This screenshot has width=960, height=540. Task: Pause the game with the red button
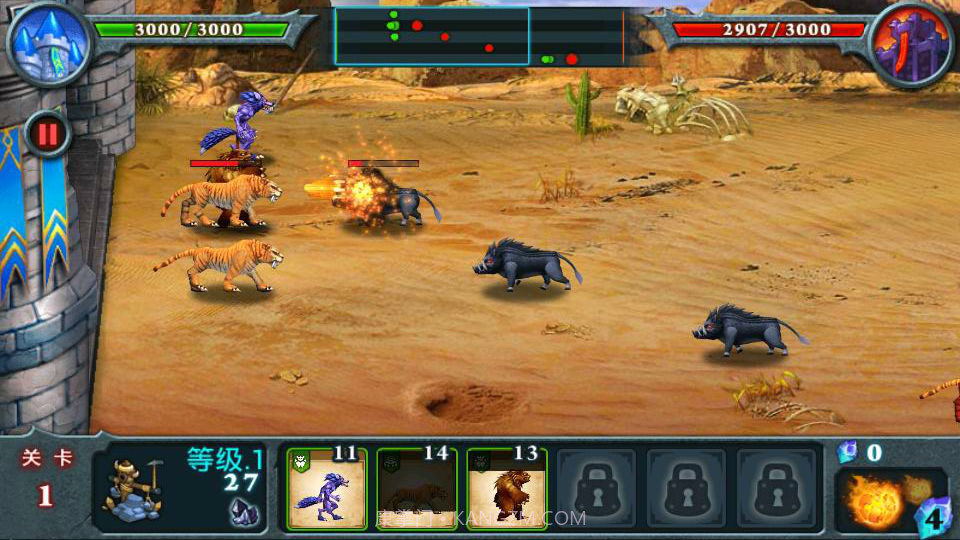click(x=47, y=133)
